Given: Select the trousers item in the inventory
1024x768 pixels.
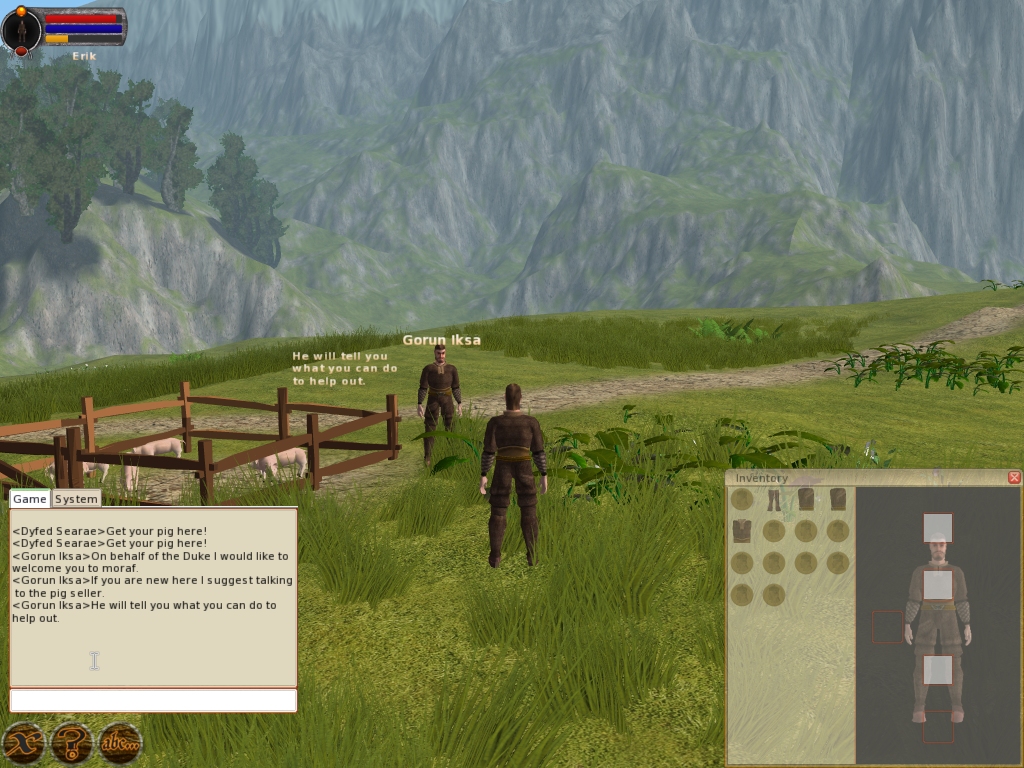Looking at the screenshot, I should [x=773, y=499].
